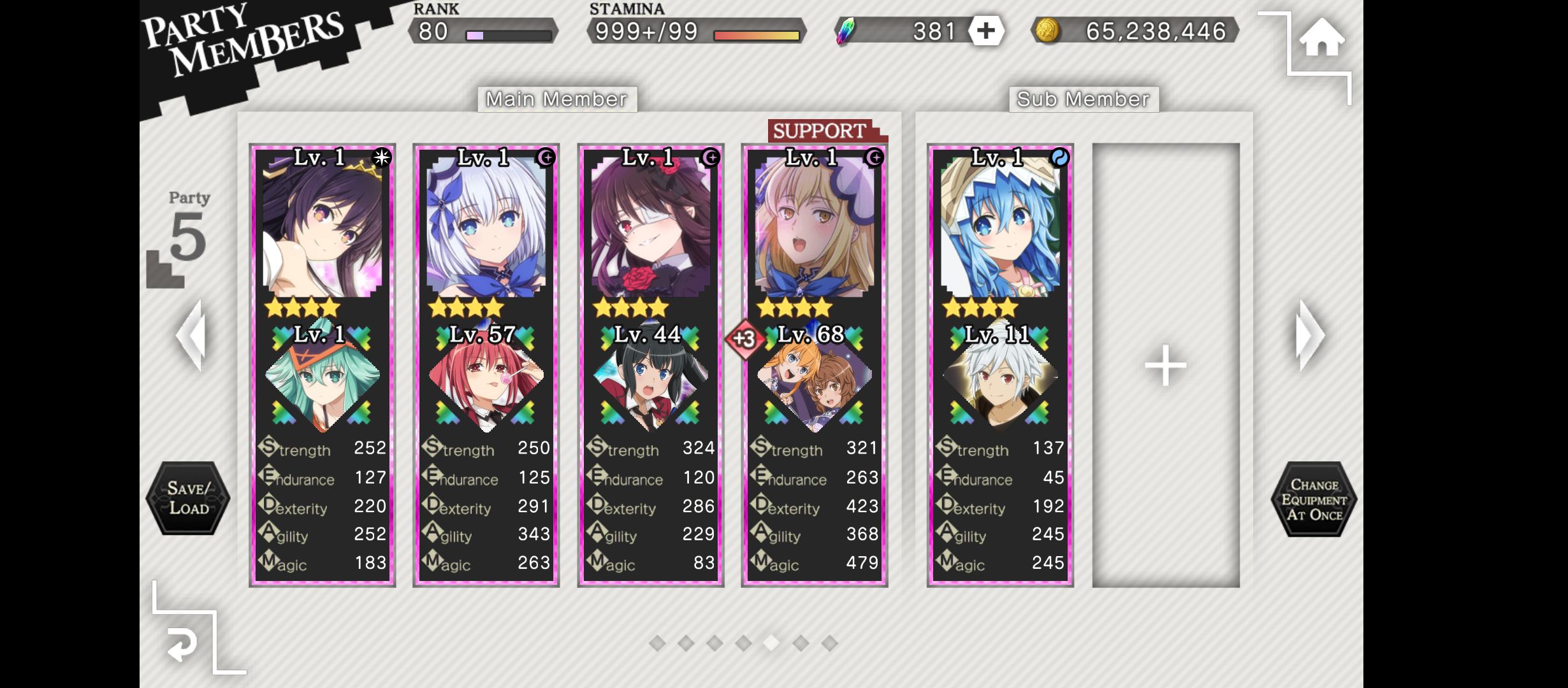This screenshot has height=688, width=1568.
Task: Open Change Equipment At Once
Action: coord(1314,499)
